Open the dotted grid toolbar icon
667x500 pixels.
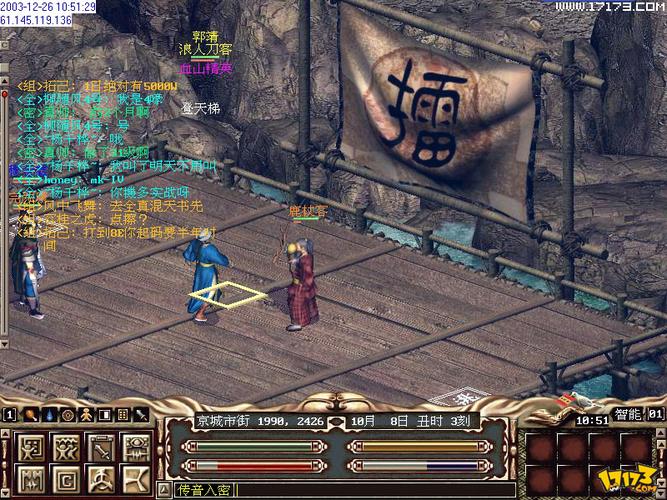coord(122,414)
